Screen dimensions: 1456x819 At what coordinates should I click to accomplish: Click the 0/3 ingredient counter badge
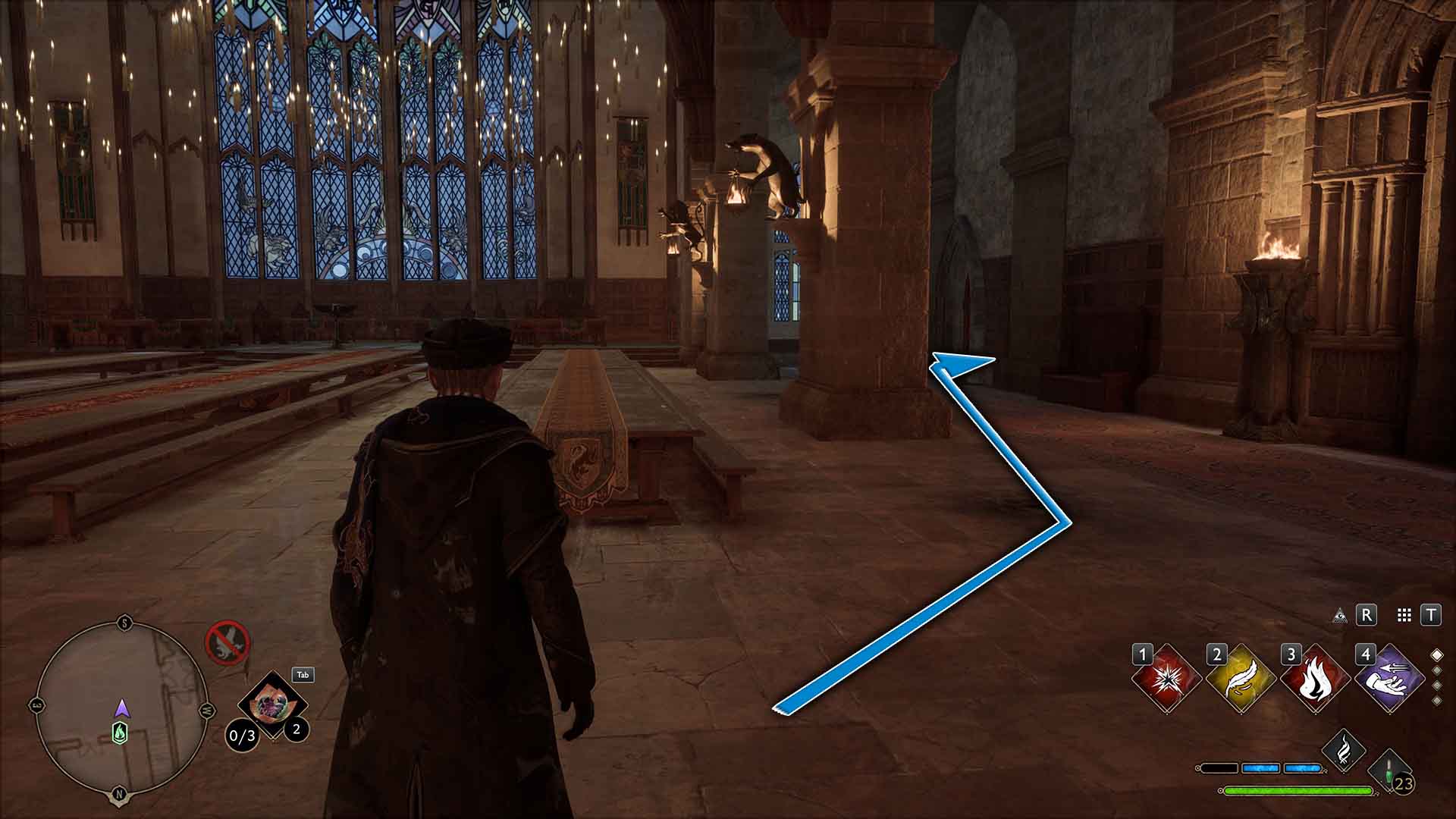[x=243, y=735]
